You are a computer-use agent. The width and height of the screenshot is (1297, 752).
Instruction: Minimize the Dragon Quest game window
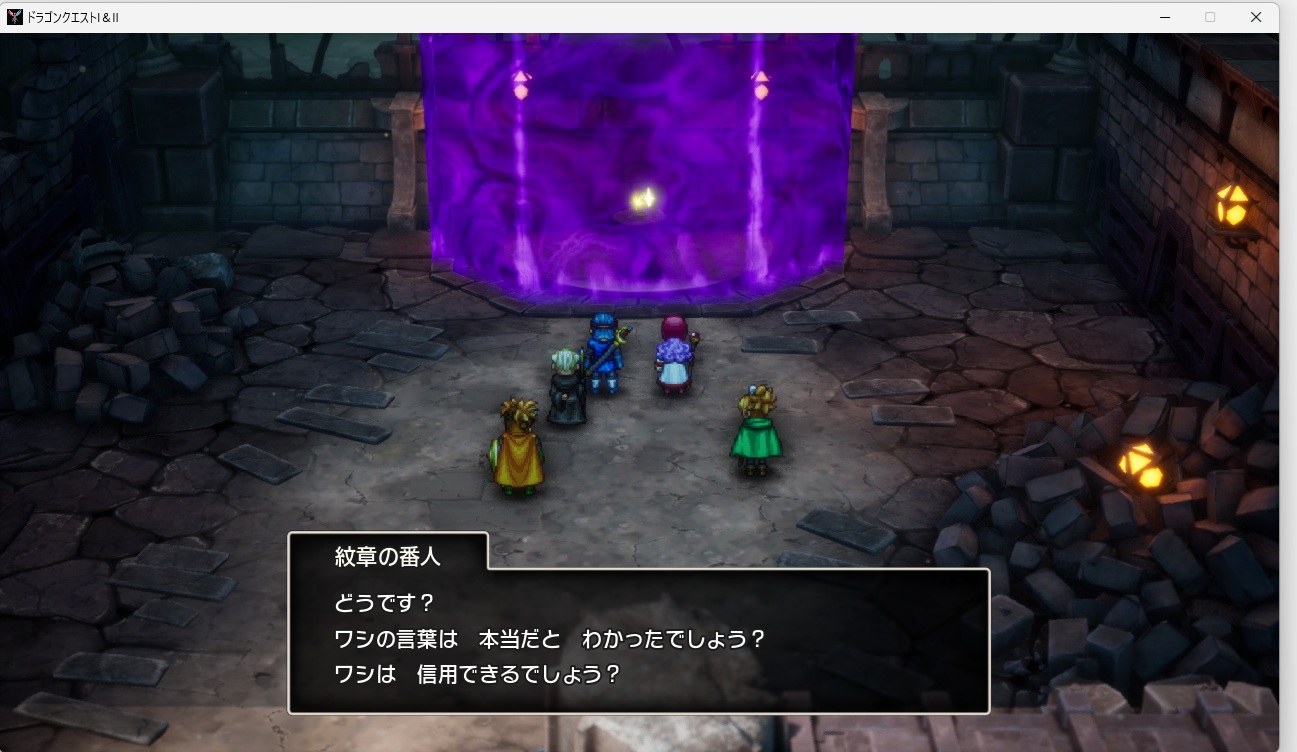(1165, 17)
